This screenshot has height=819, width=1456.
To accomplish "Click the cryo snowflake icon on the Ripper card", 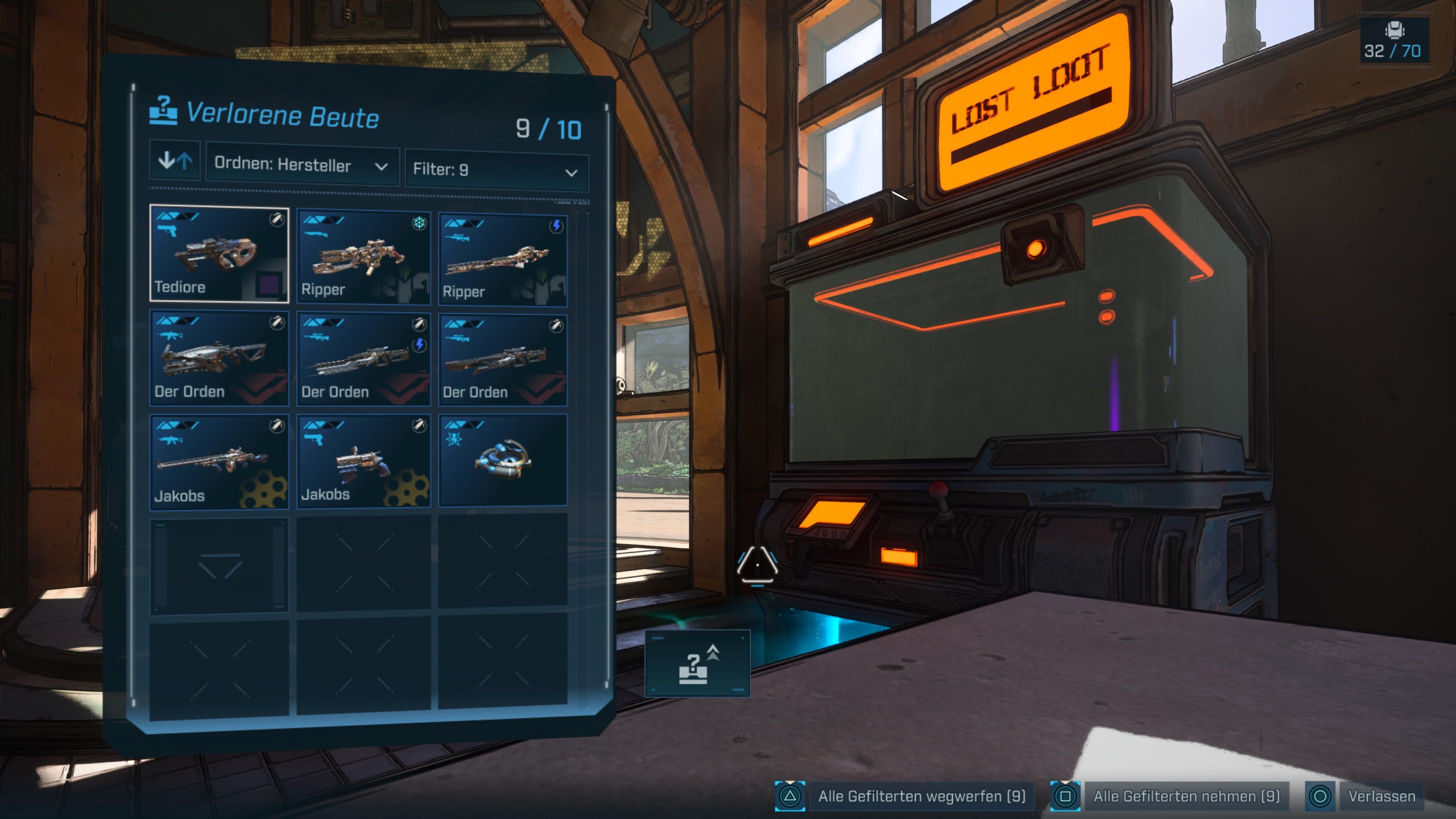I will click(419, 226).
